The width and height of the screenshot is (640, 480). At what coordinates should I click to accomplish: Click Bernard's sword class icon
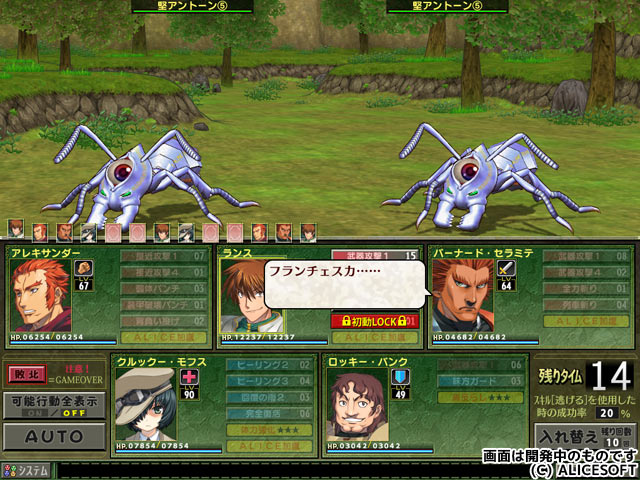pyautogui.click(x=507, y=267)
